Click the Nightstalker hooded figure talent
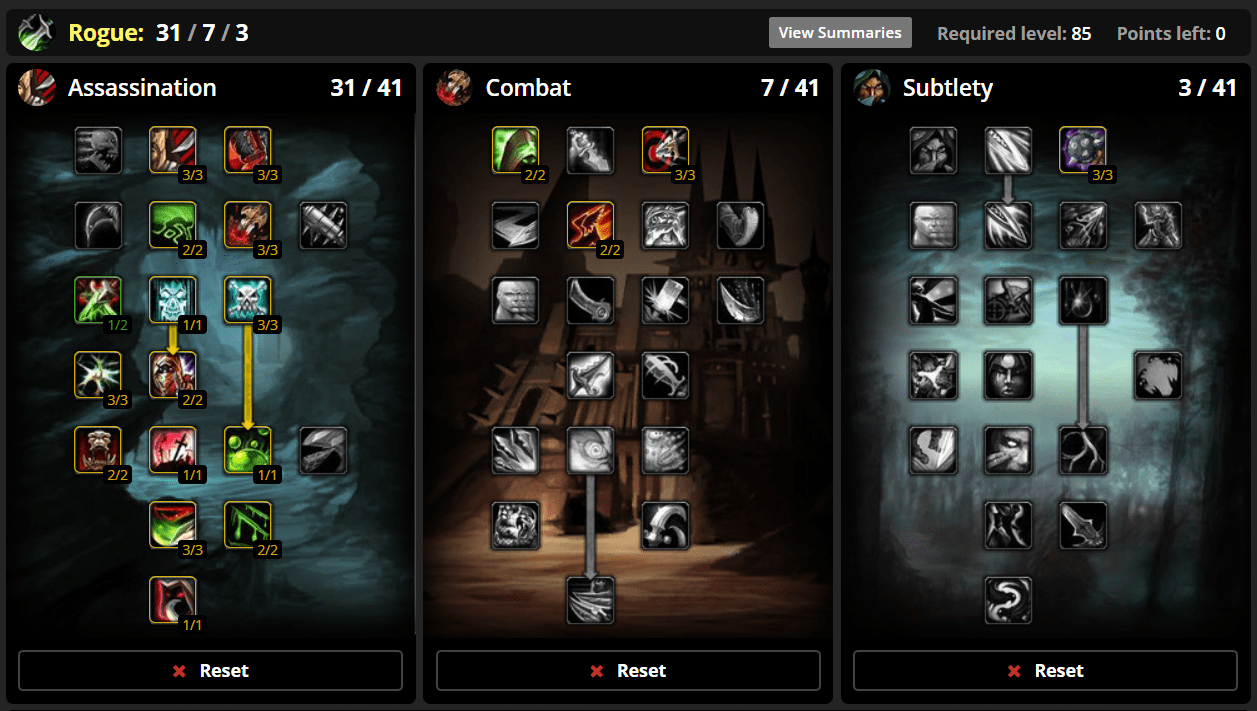1257x711 pixels. click(x=934, y=150)
